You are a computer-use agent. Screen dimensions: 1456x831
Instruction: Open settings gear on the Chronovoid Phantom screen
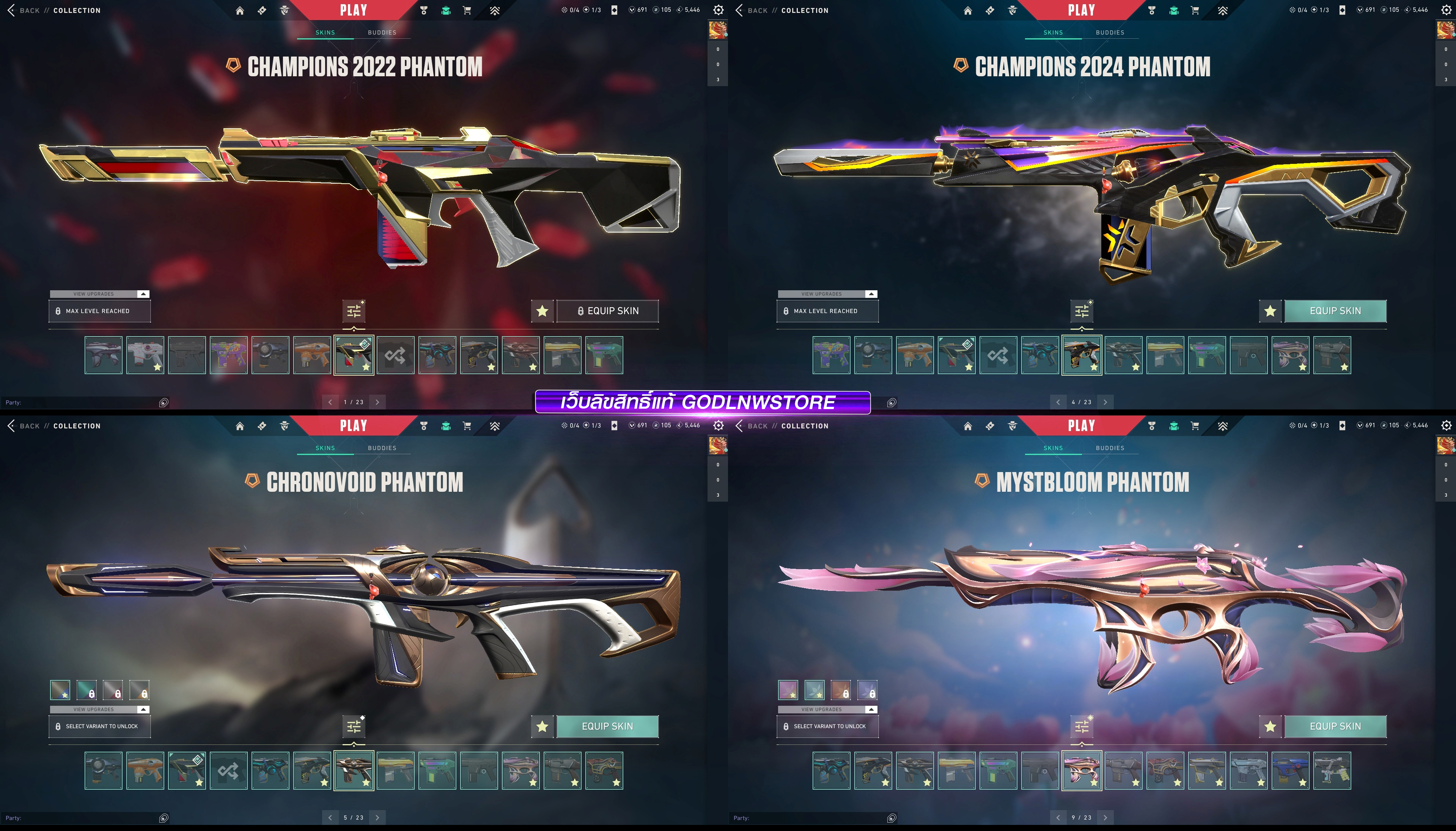click(x=718, y=426)
